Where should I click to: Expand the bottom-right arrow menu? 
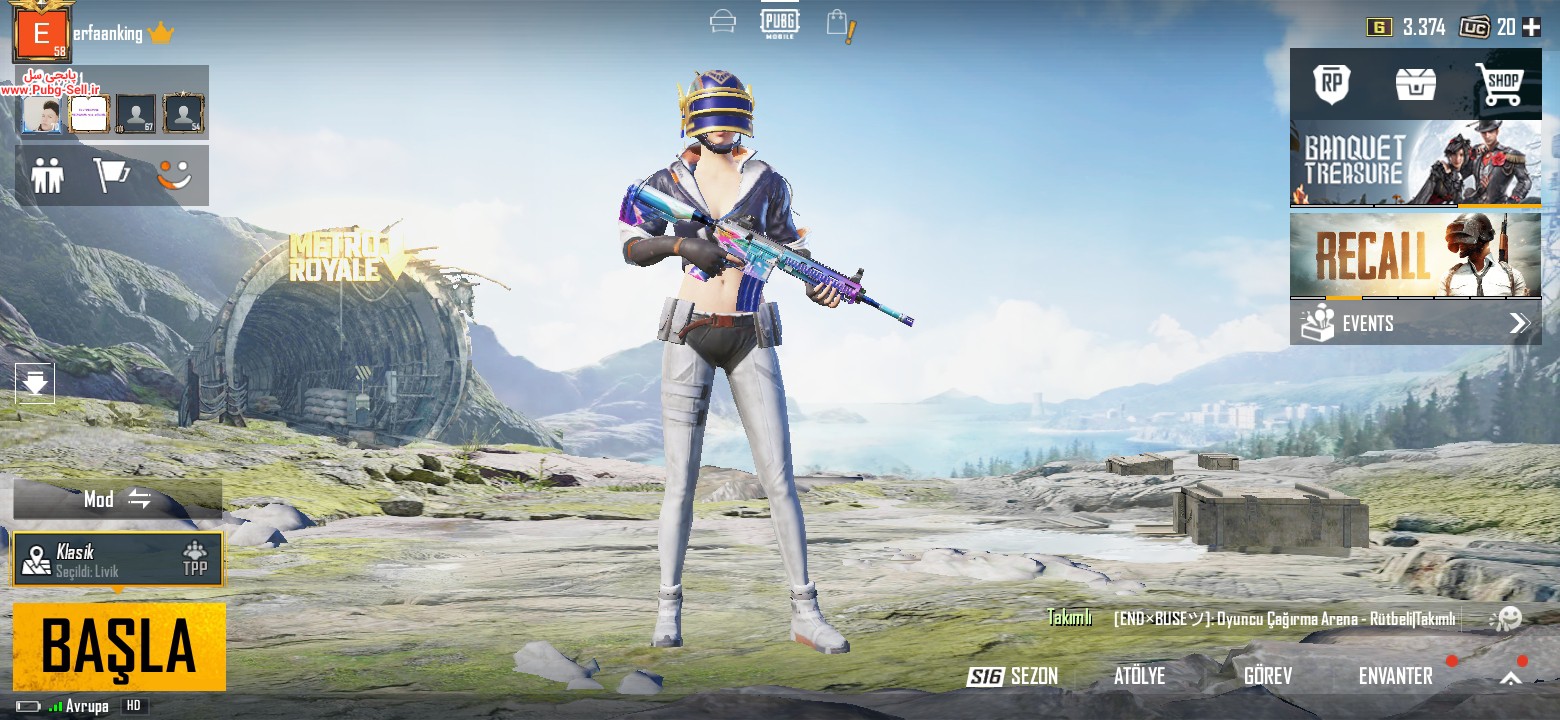[1510, 678]
